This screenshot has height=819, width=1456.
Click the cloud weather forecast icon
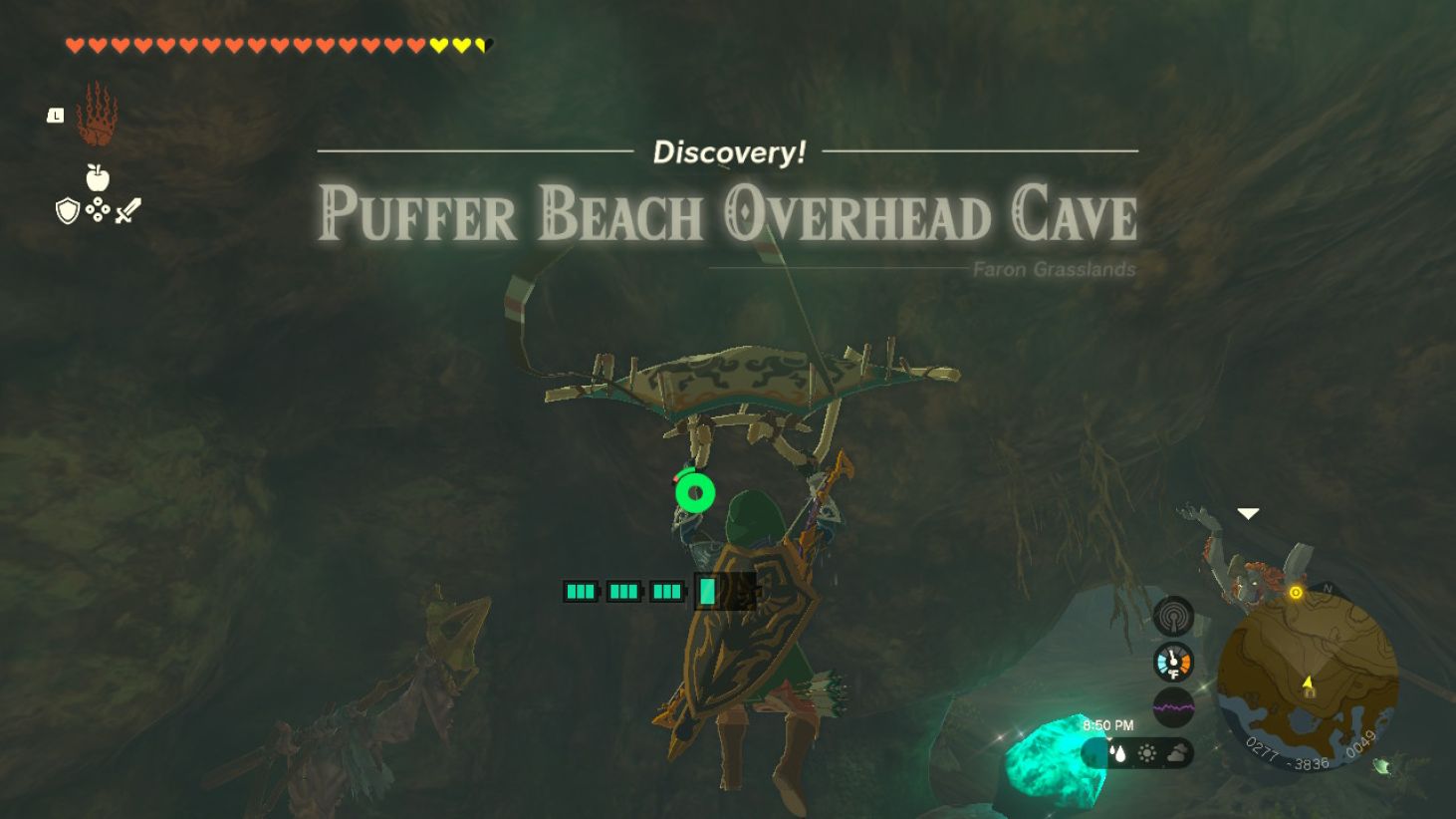(1177, 753)
